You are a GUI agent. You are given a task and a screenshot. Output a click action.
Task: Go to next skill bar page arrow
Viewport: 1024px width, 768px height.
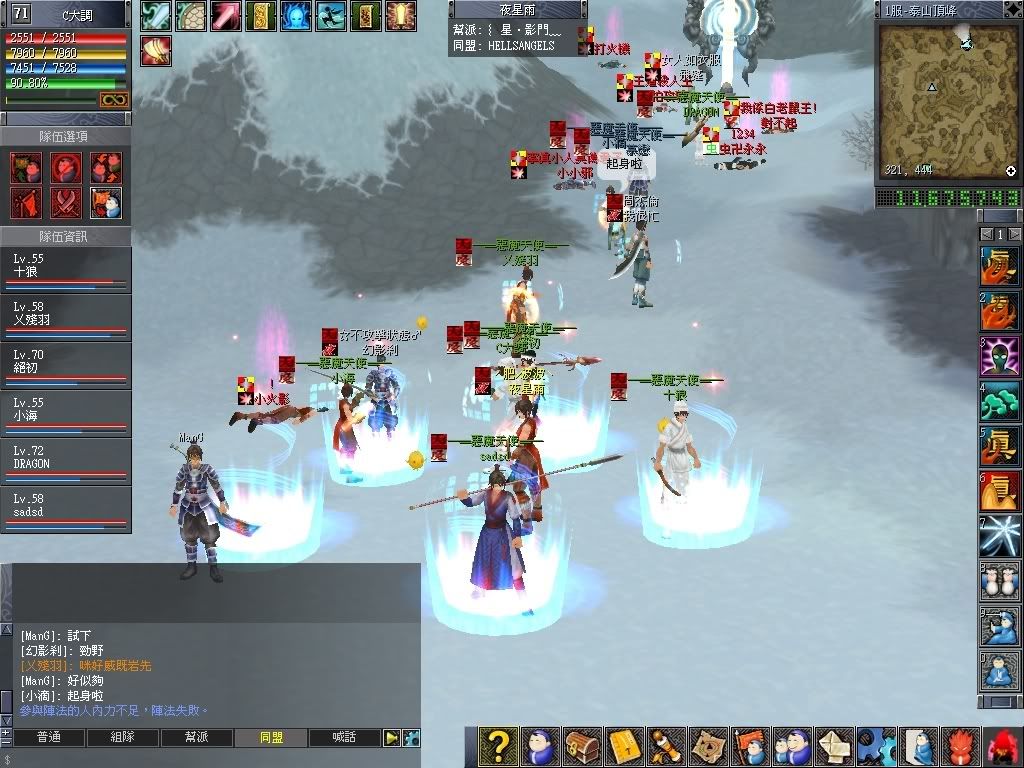[x=1014, y=234]
